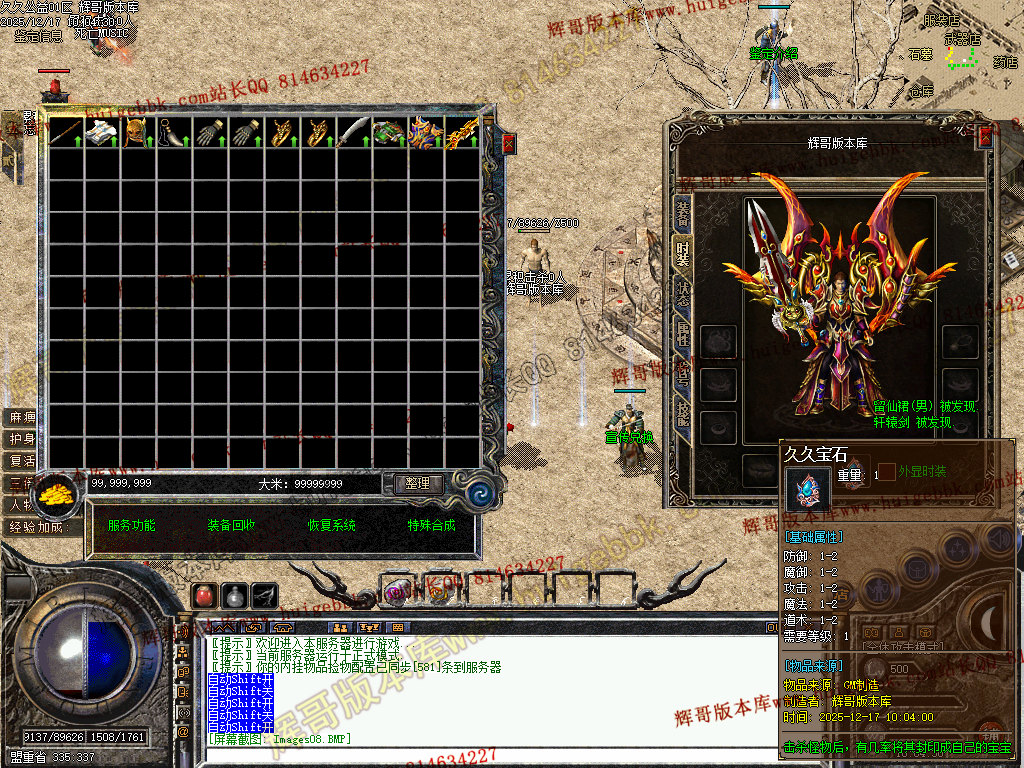Select the blue and purple armor item
Viewport: 1024px width, 768px height.
point(425,132)
